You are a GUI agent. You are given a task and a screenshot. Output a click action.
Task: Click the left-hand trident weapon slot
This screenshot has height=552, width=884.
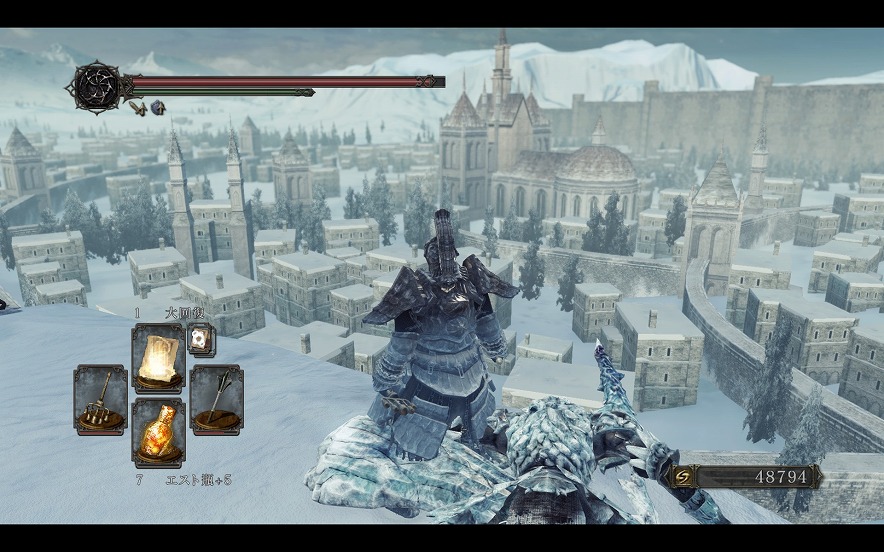click(100, 399)
